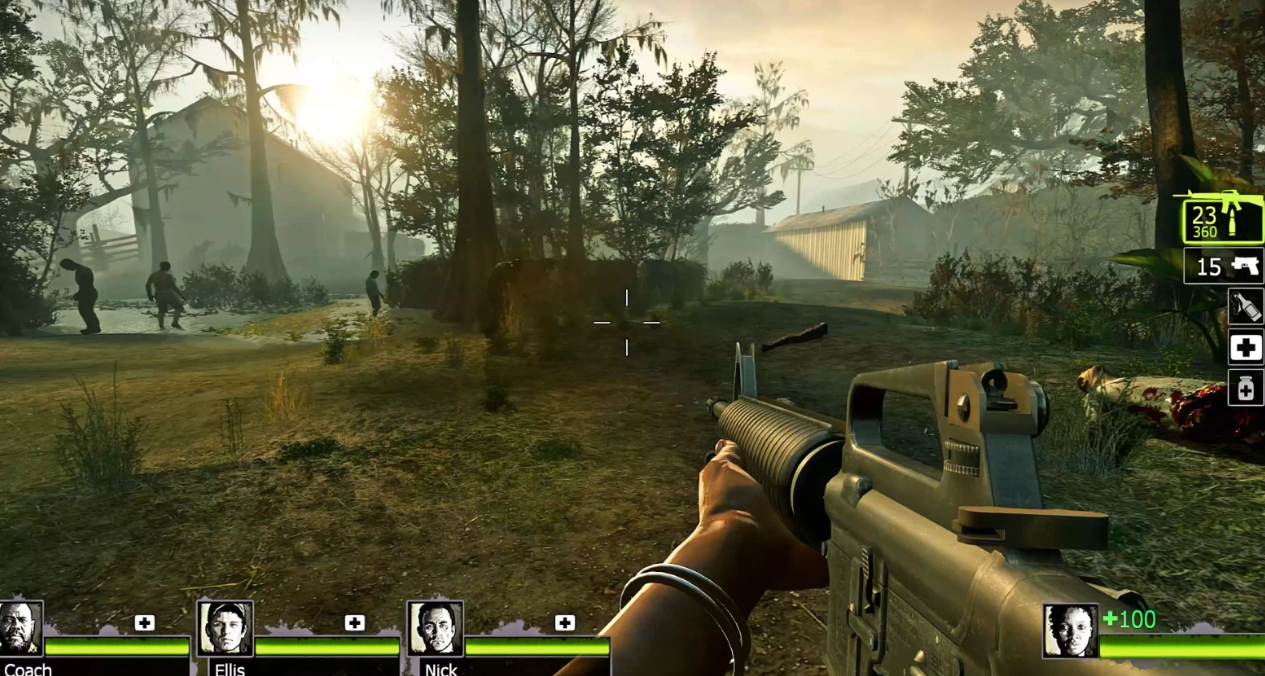Image resolution: width=1265 pixels, height=676 pixels.
Task: Click the medkit icon above Ellis's health bar
Action: click(354, 623)
